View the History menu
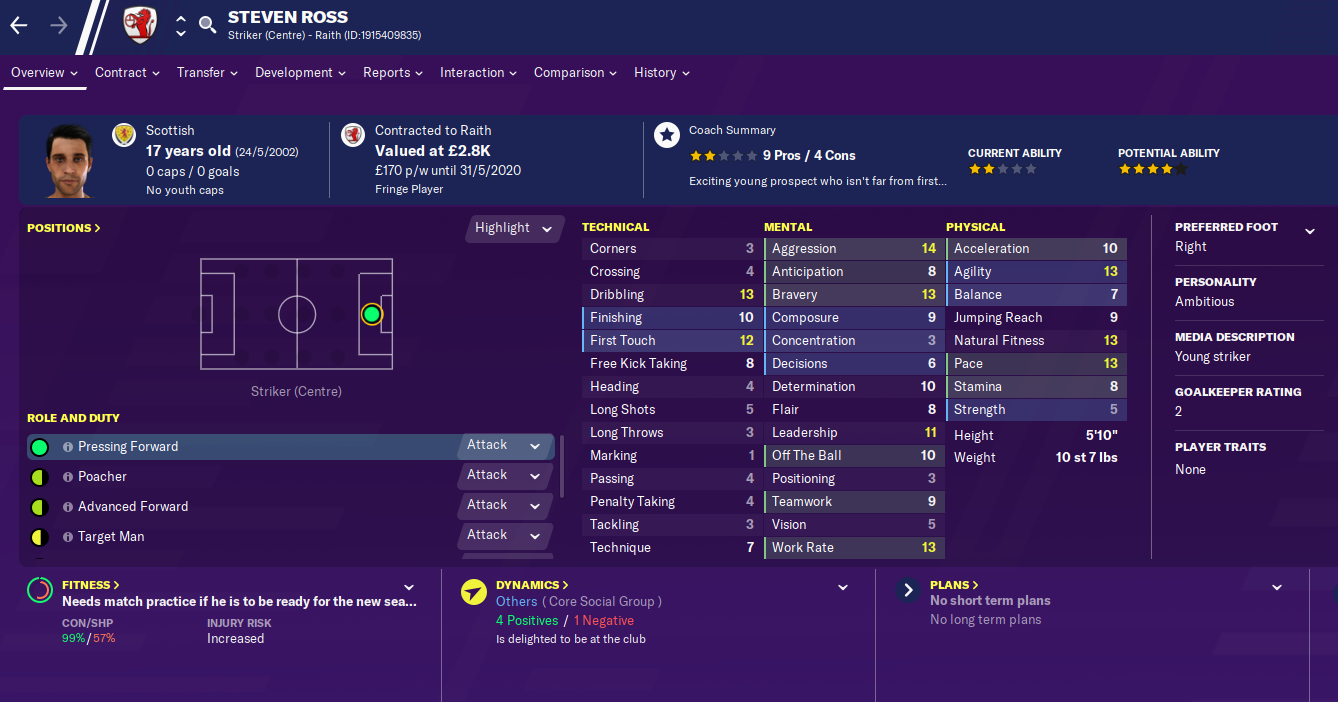Screen dimensions: 1338x702 [661, 72]
